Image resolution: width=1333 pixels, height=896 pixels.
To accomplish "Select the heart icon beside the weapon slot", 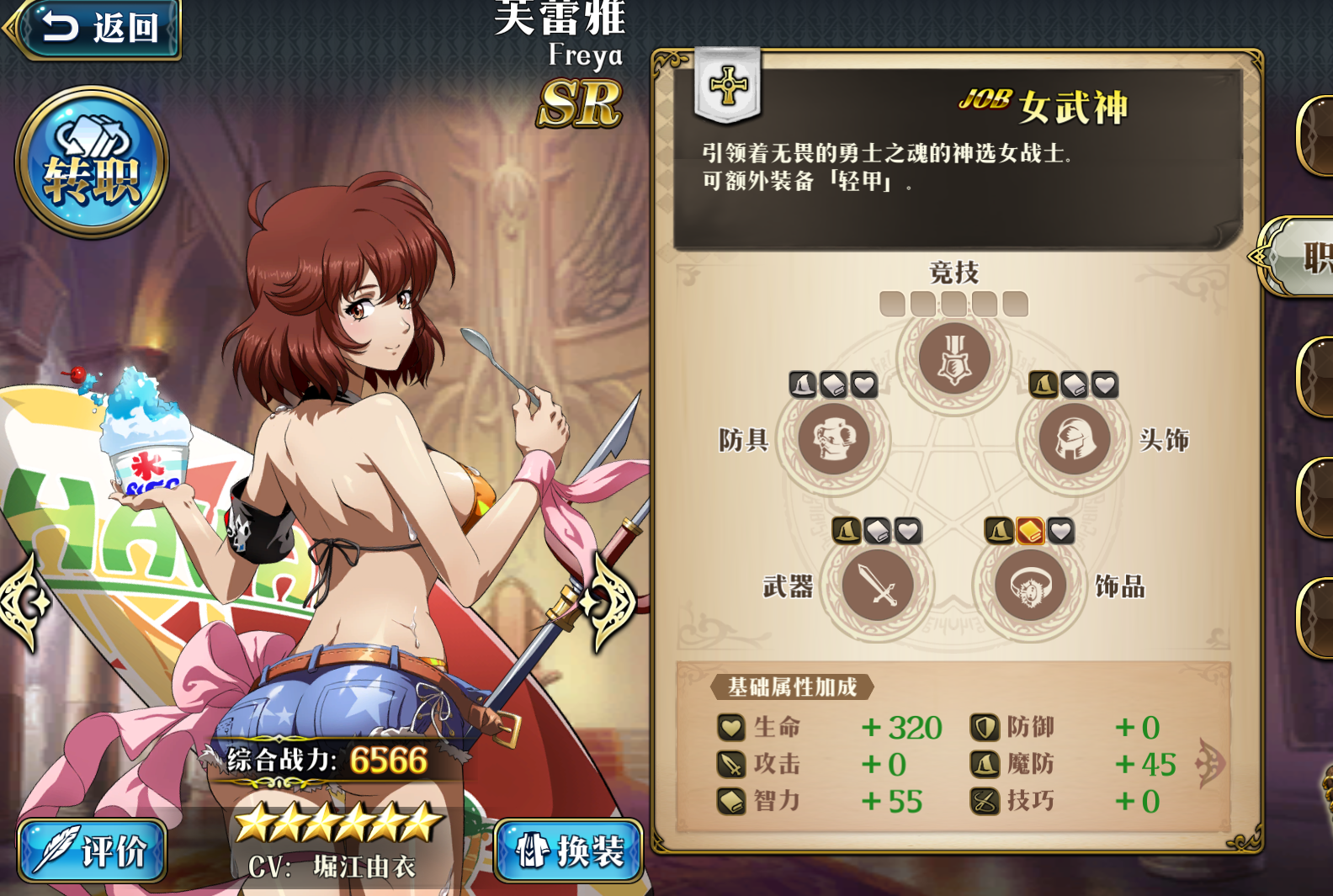I will pyautogui.click(x=907, y=531).
